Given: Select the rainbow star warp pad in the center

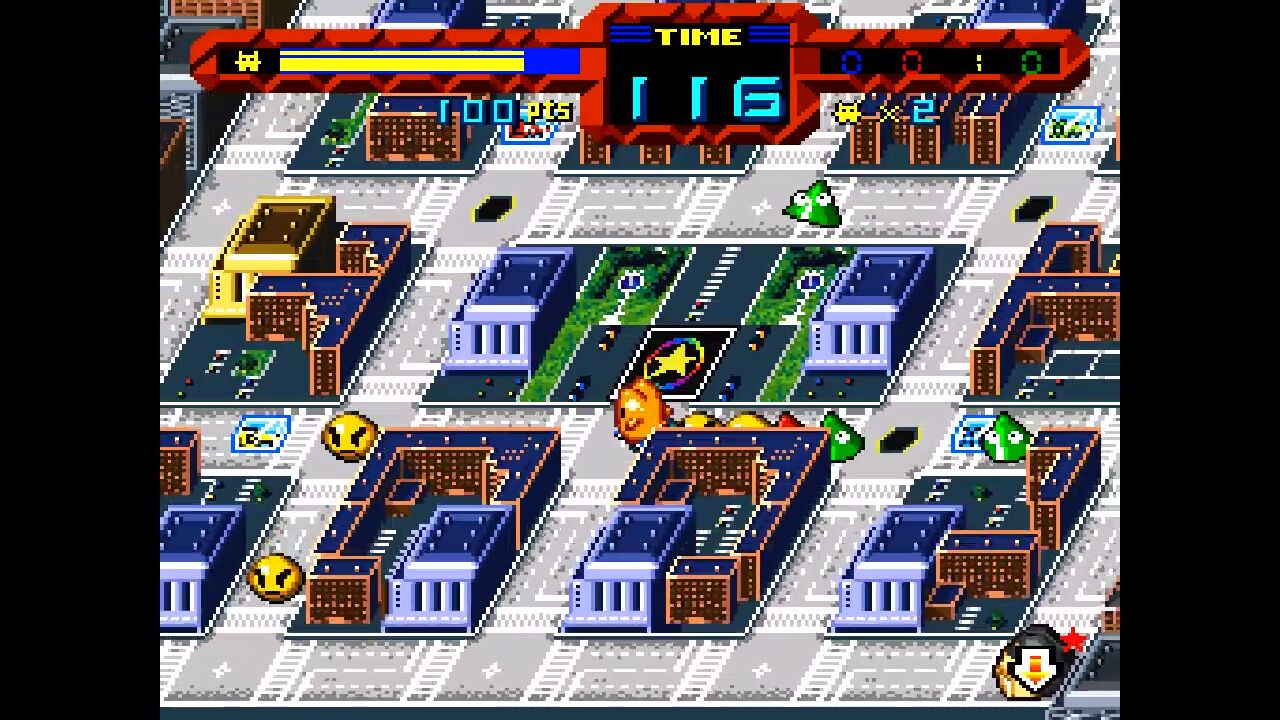Looking at the screenshot, I should [676, 358].
